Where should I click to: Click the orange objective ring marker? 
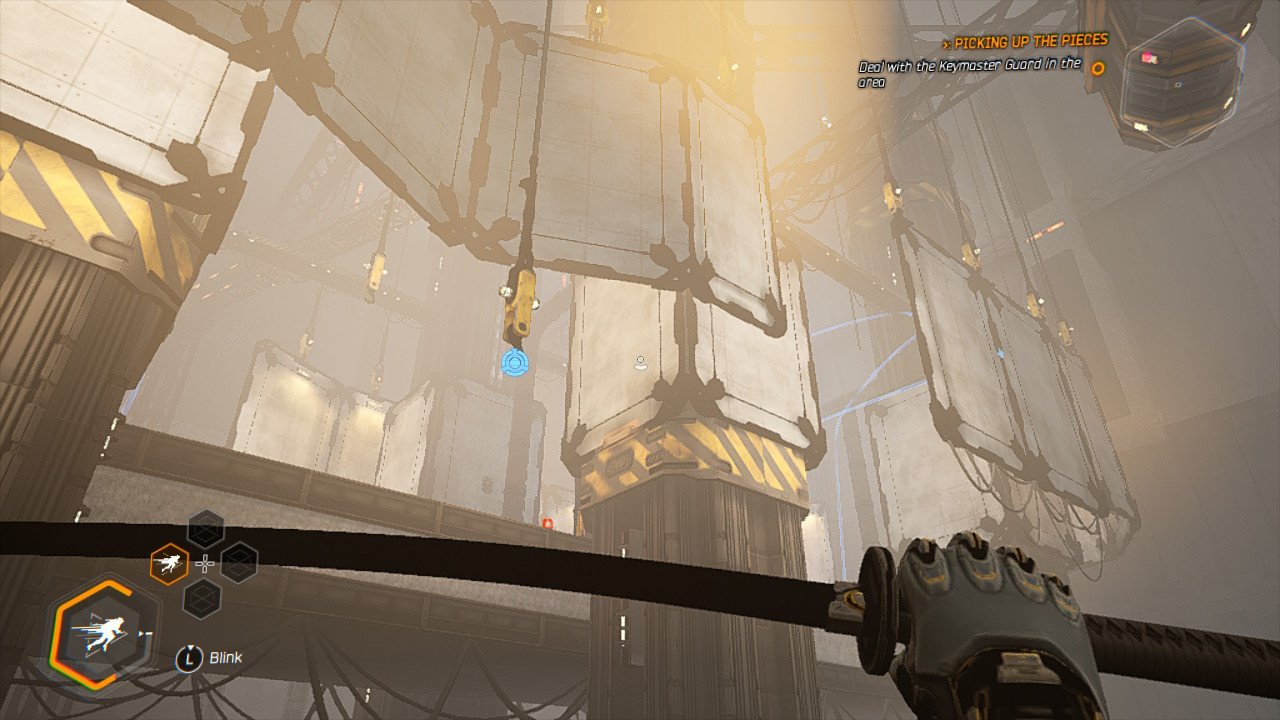click(x=1097, y=69)
